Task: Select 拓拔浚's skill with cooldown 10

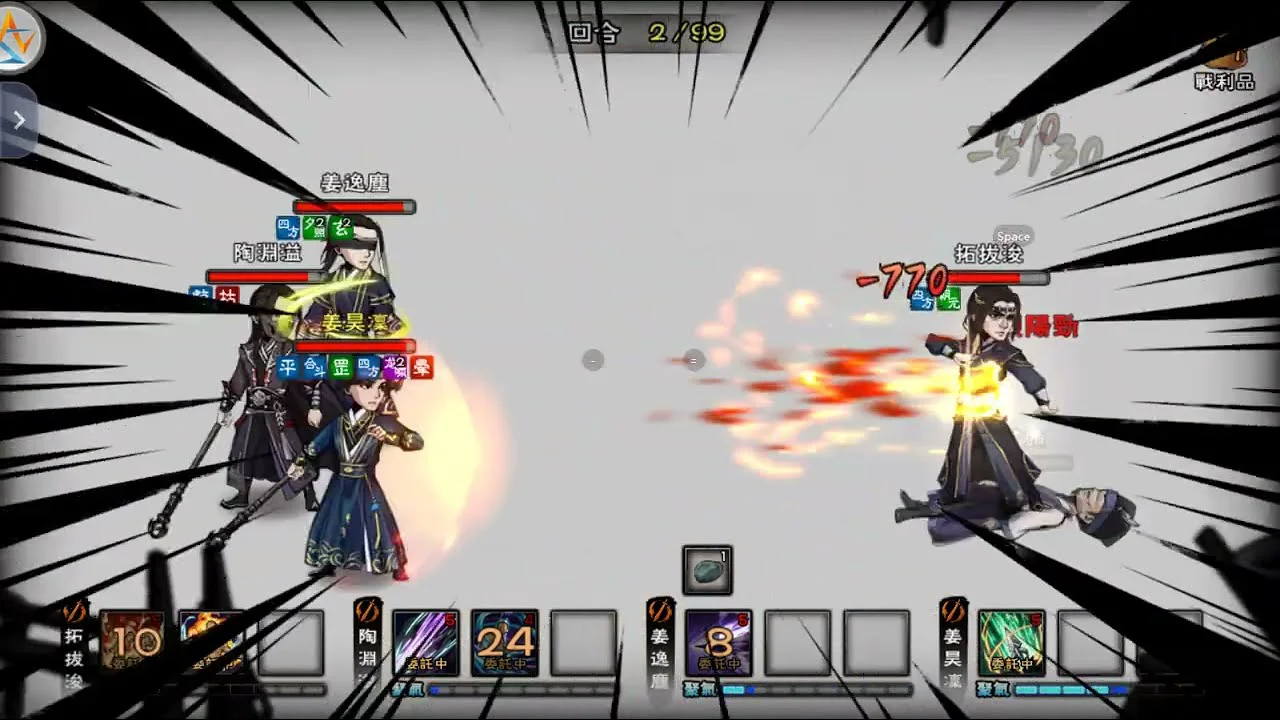Action: pyautogui.click(x=132, y=642)
